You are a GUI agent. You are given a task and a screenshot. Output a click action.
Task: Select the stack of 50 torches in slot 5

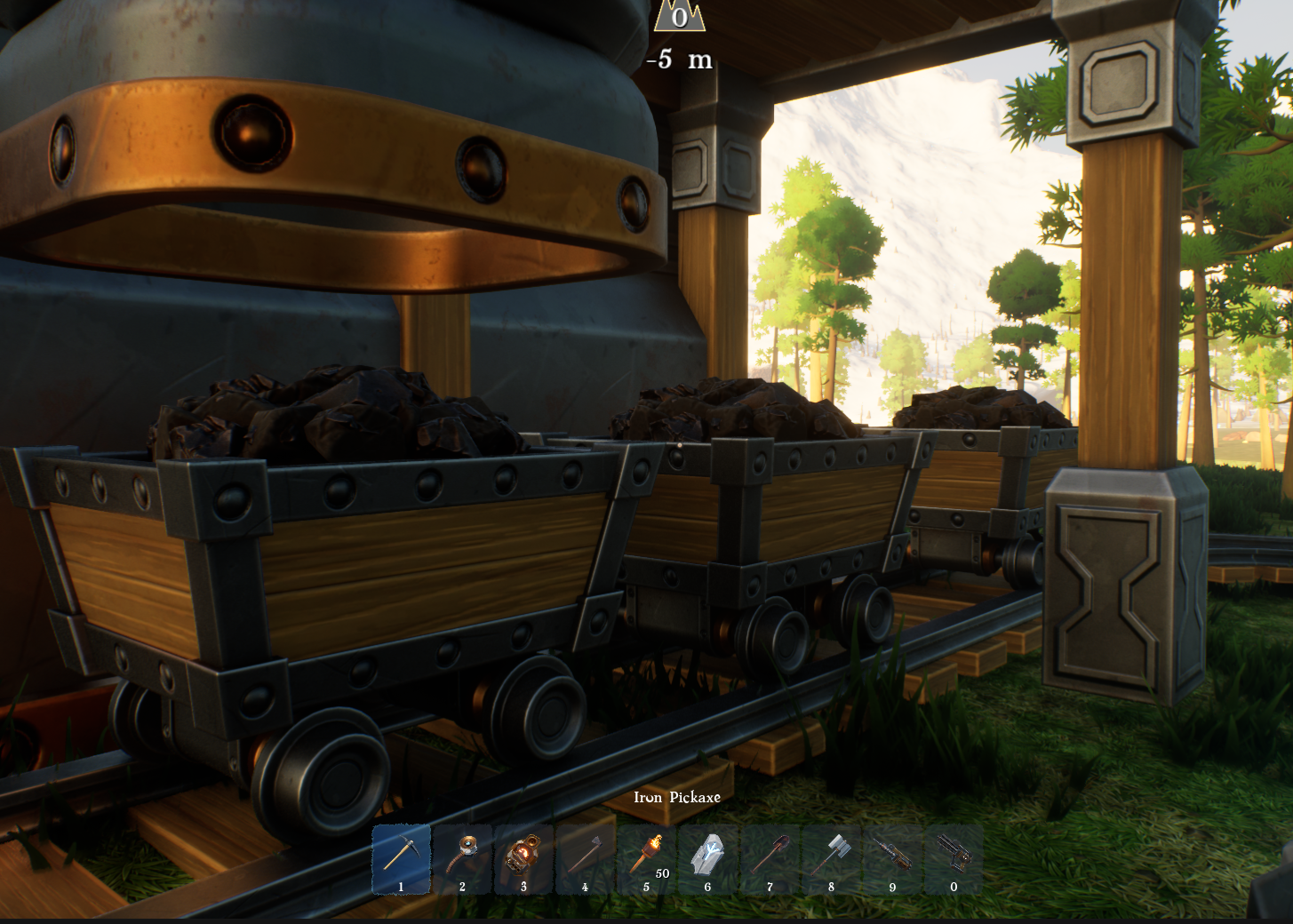coord(646,856)
